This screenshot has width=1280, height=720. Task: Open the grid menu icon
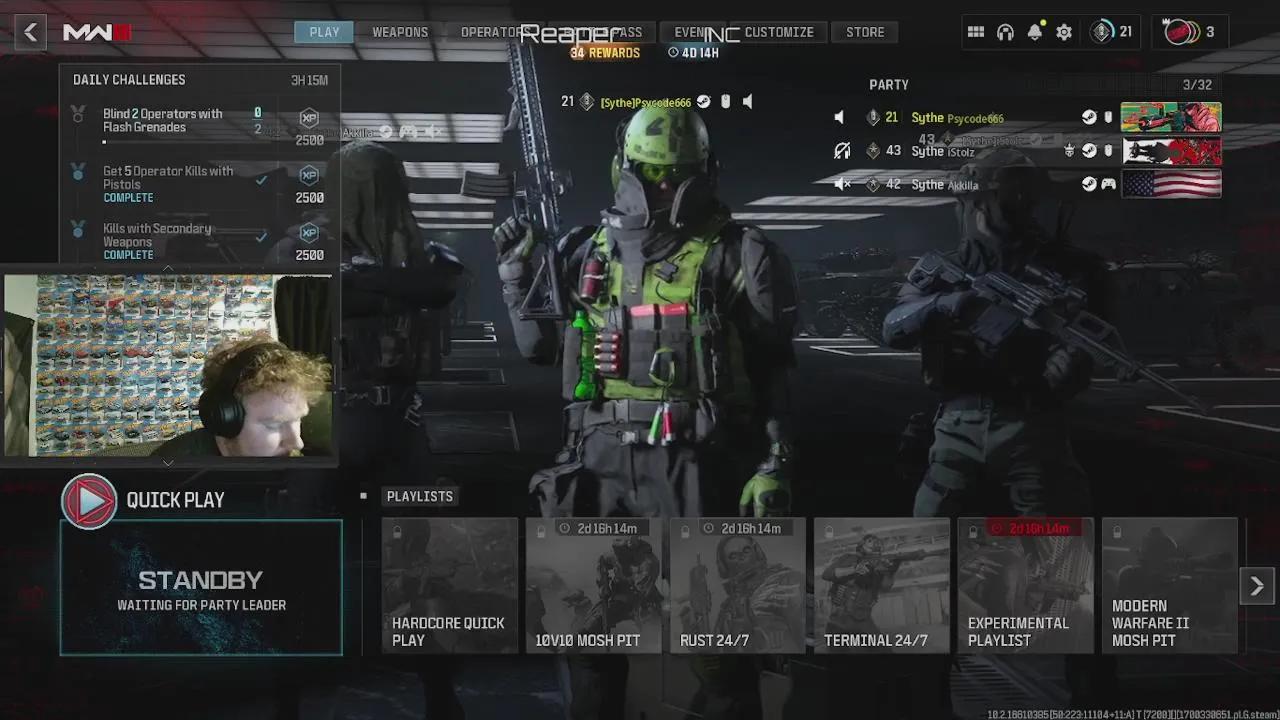coord(976,32)
